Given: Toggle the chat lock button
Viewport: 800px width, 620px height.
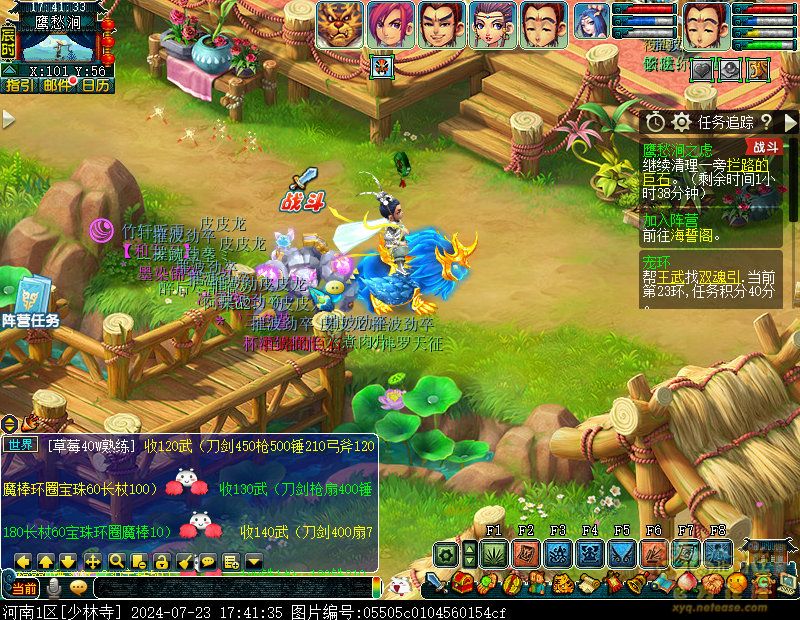Looking at the screenshot, I should (x=162, y=561).
